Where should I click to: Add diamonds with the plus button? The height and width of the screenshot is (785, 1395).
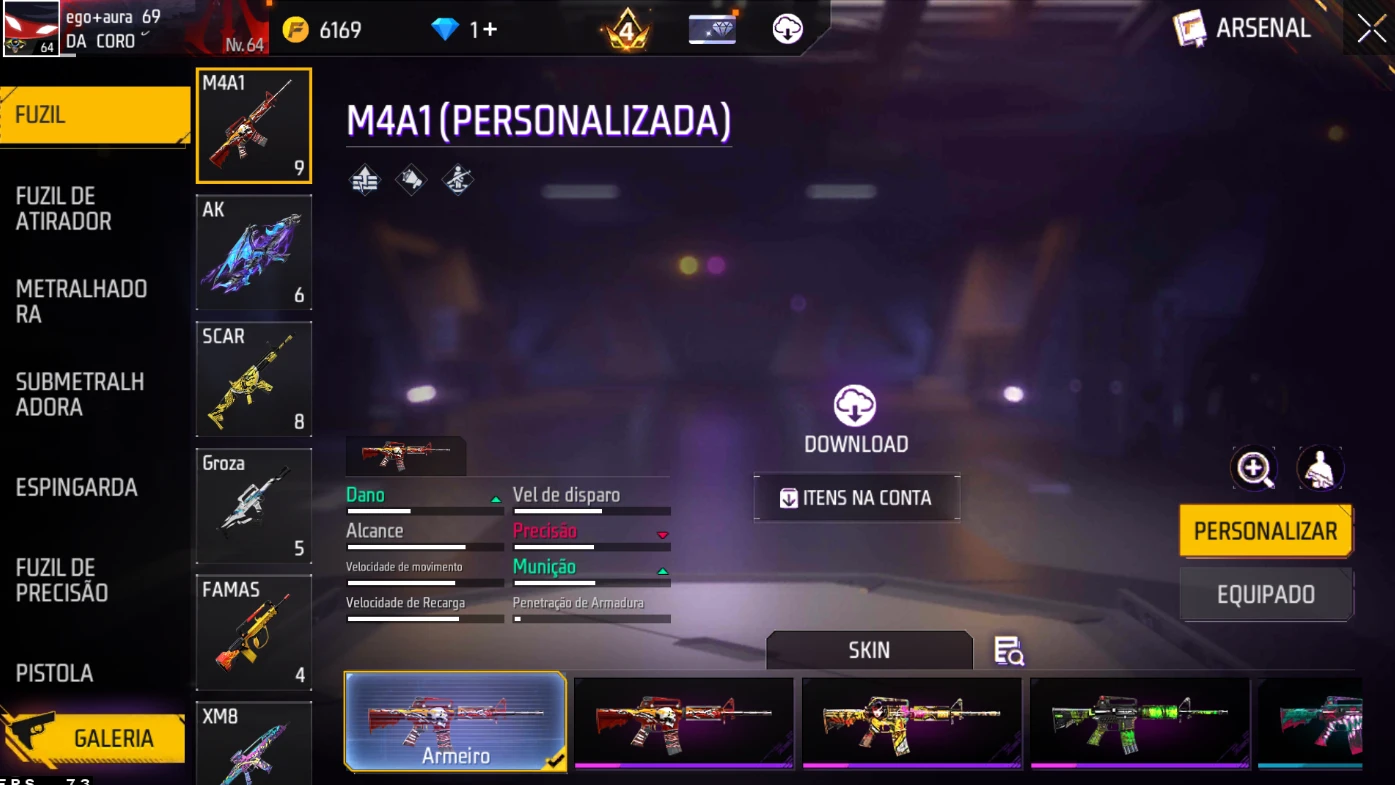tap(490, 30)
